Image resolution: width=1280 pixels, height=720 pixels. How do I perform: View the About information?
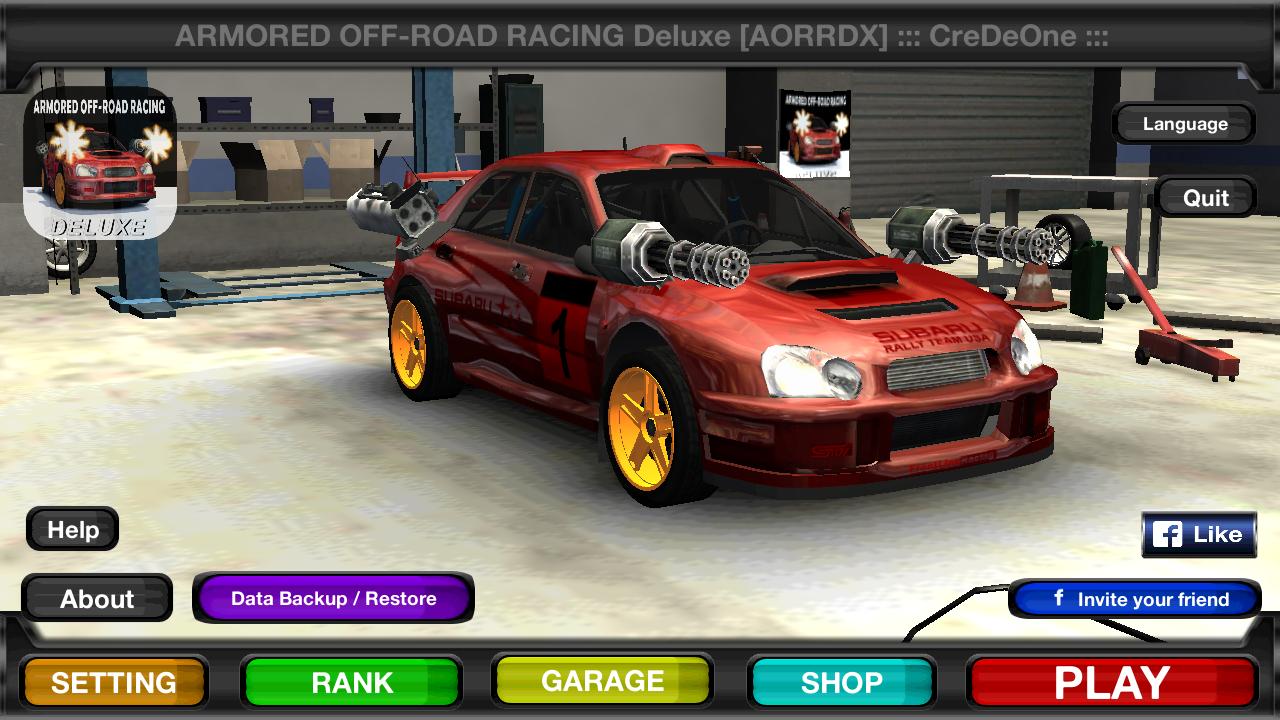pyautogui.click(x=98, y=598)
